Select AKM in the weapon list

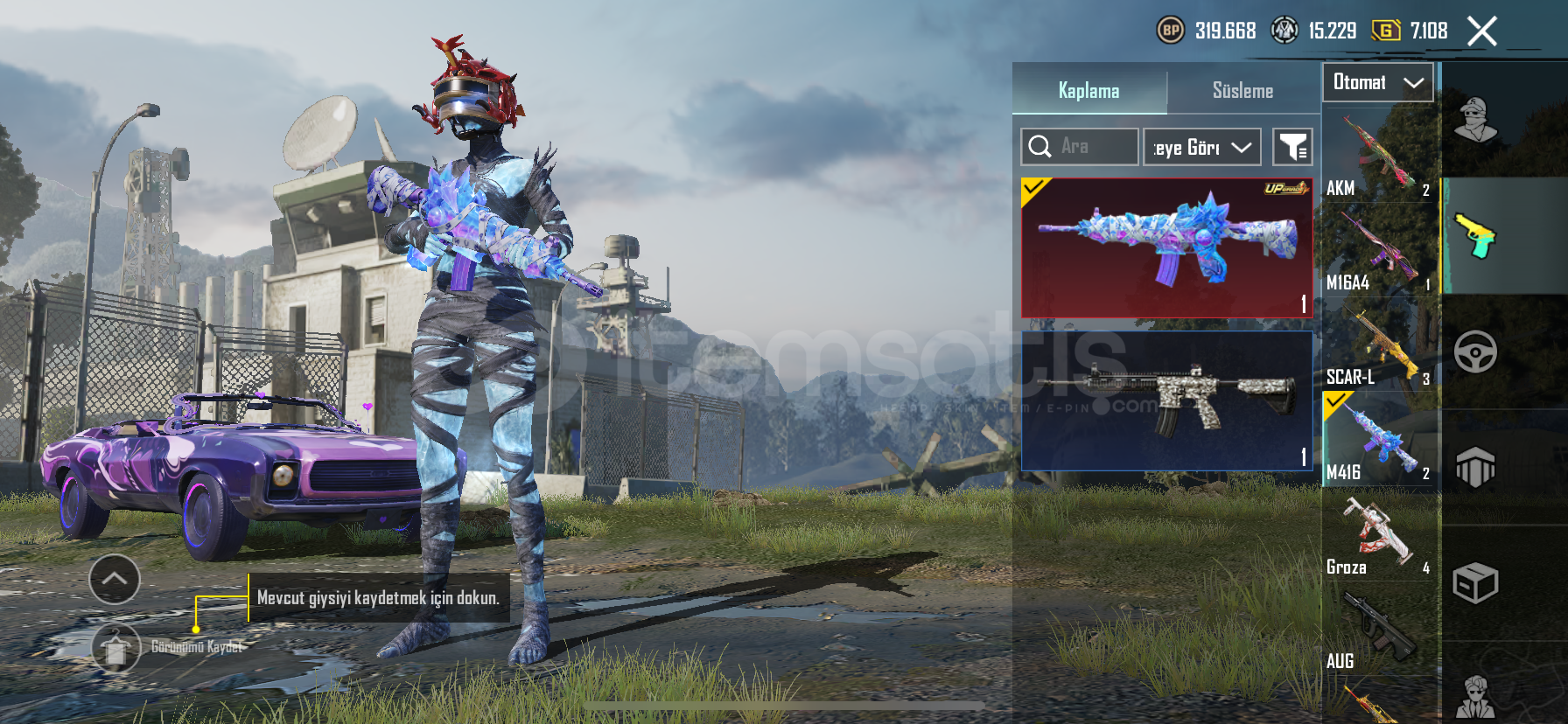[x=1379, y=156]
